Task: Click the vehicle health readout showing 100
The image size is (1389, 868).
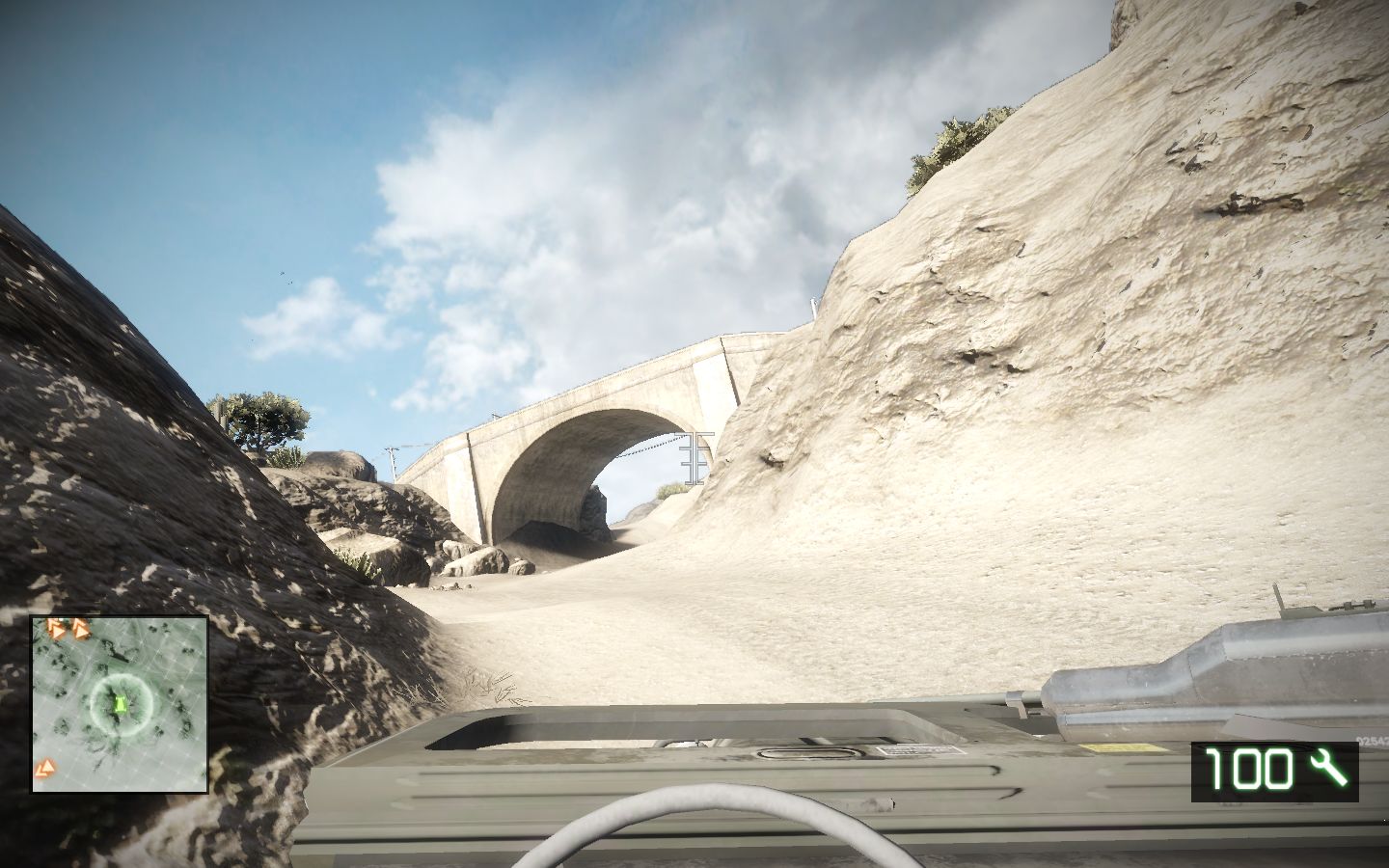Action: (1248, 770)
